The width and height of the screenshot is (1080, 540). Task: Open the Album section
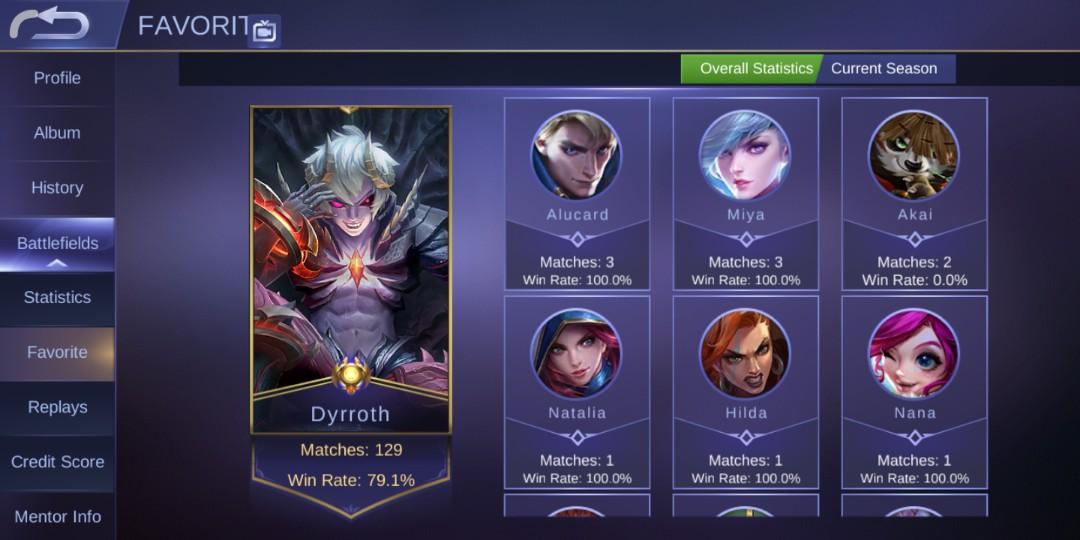point(57,133)
